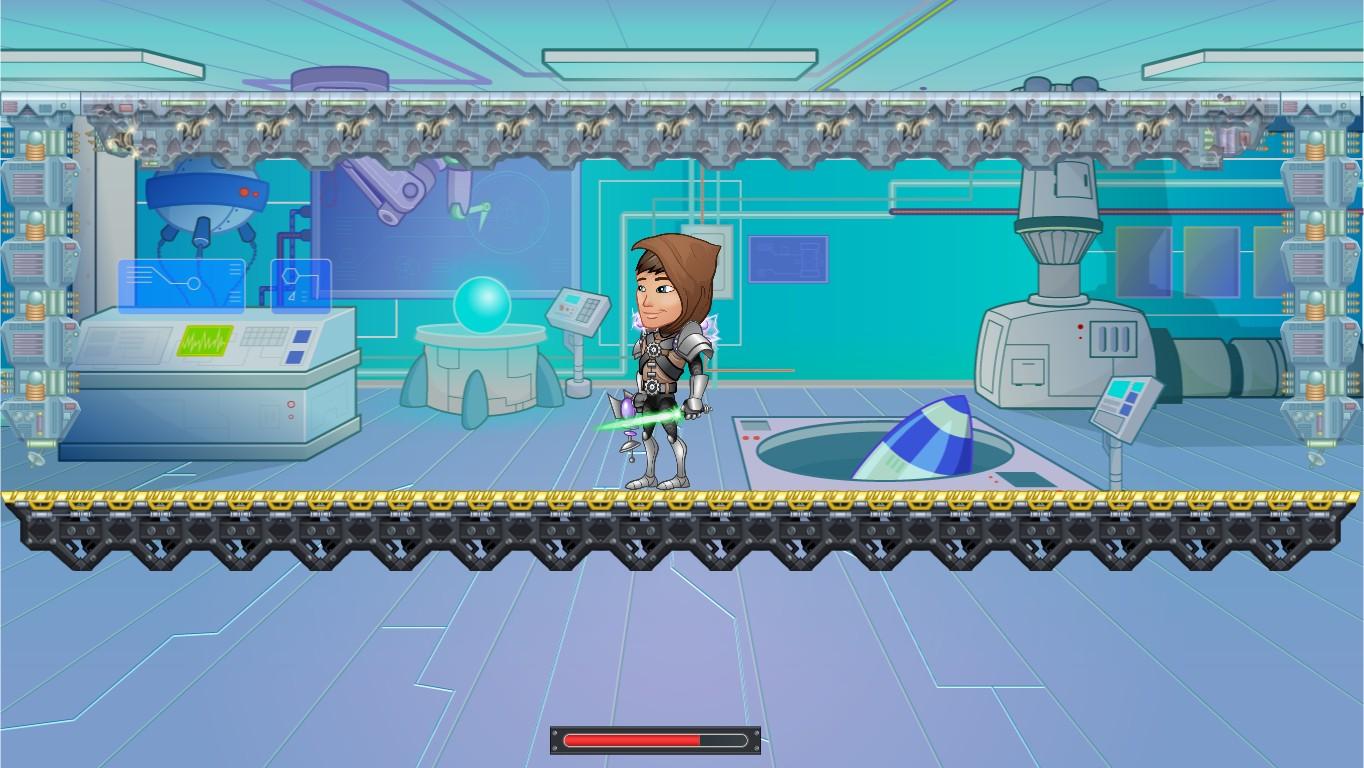Click the green waveform display on the left console

207,343
